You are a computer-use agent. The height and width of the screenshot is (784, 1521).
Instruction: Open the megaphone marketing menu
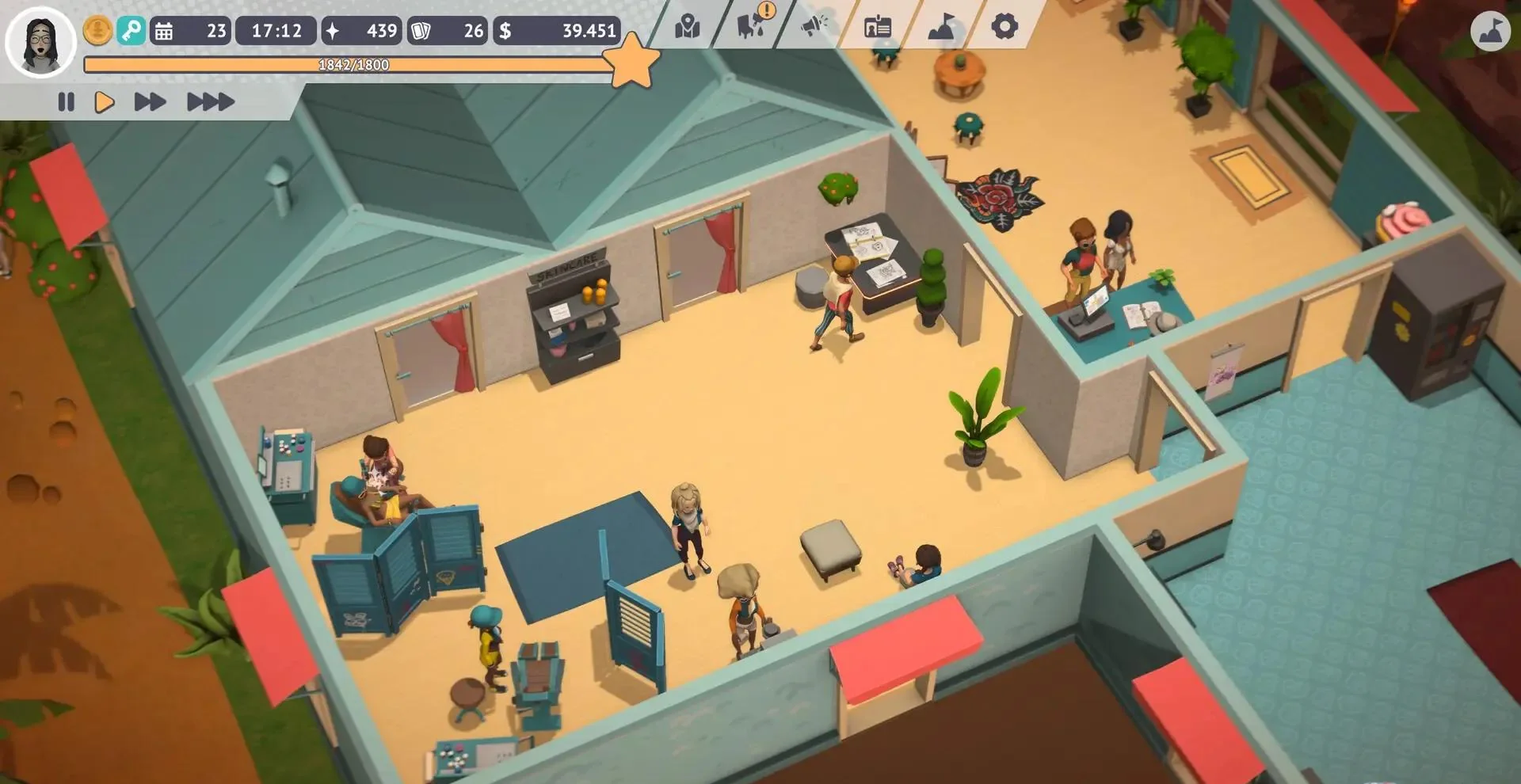tap(814, 26)
